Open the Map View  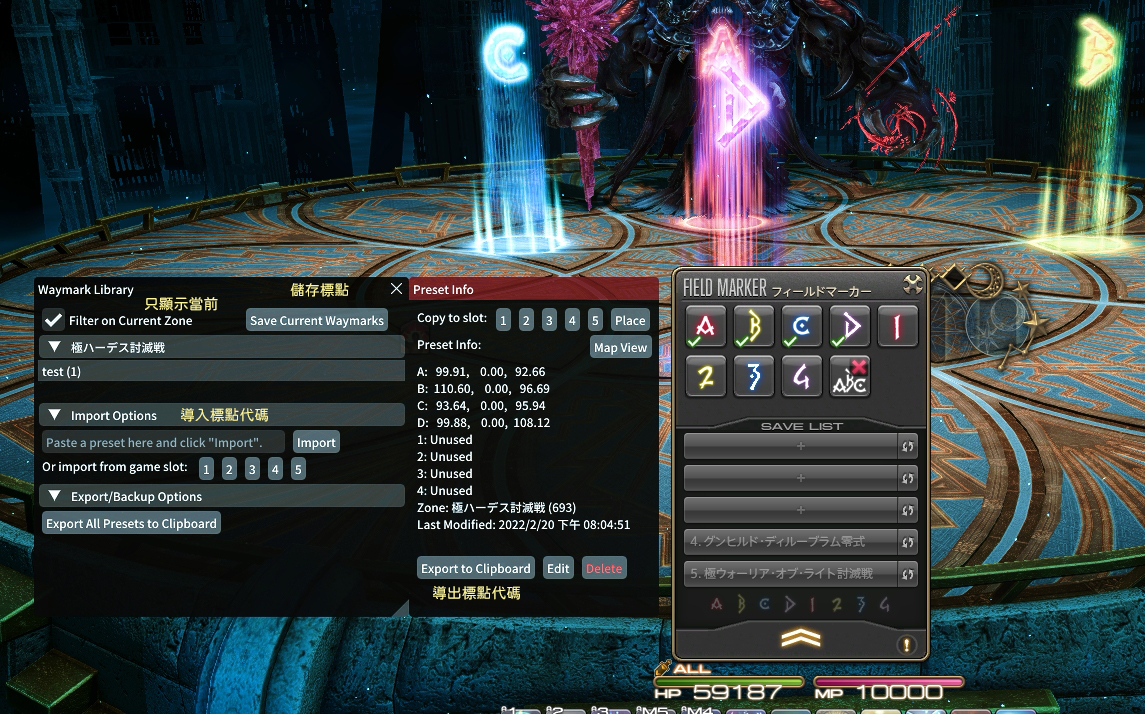pos(620,347)
